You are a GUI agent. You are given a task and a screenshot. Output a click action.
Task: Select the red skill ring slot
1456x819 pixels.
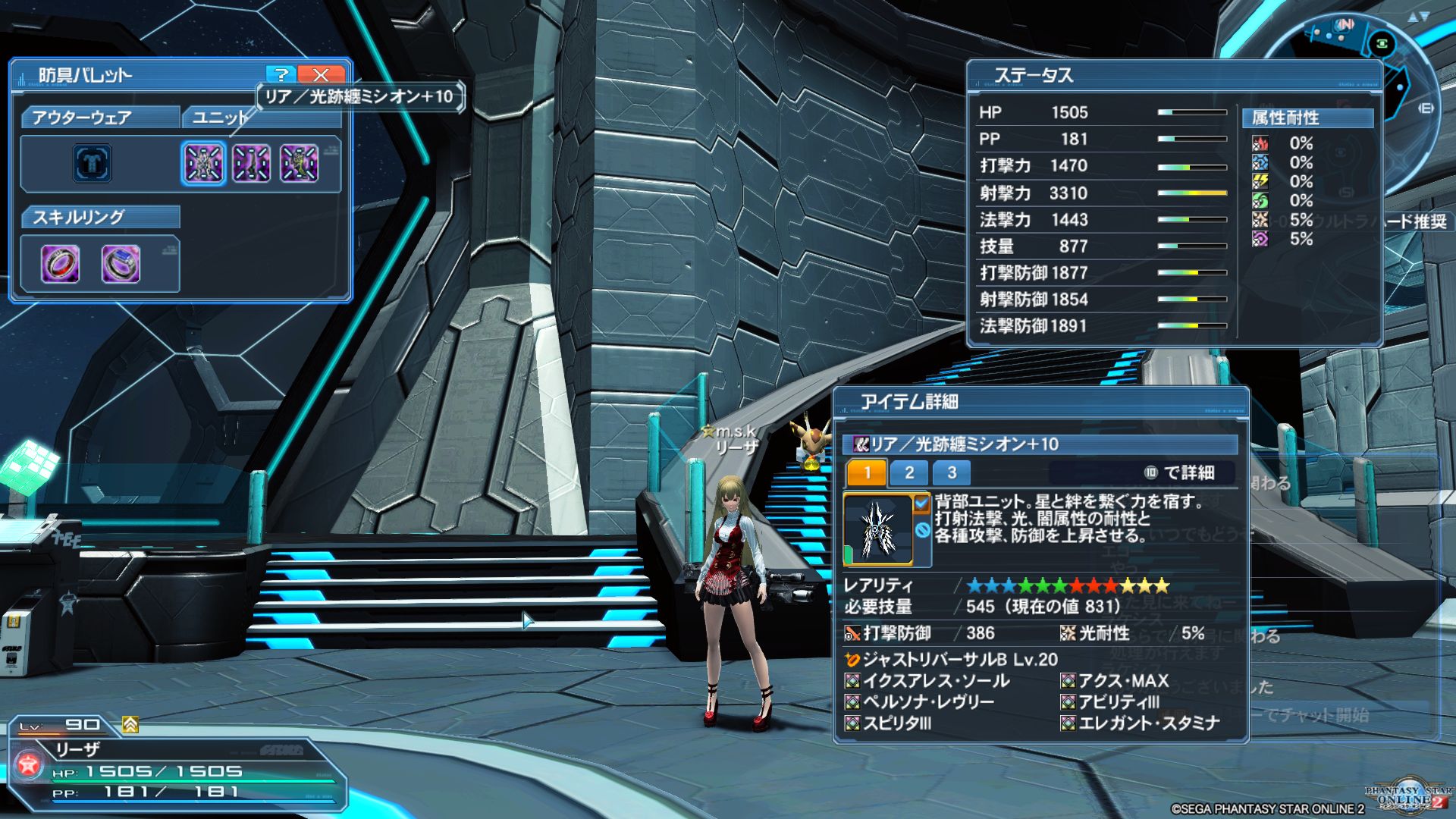(x=60, y=264)
